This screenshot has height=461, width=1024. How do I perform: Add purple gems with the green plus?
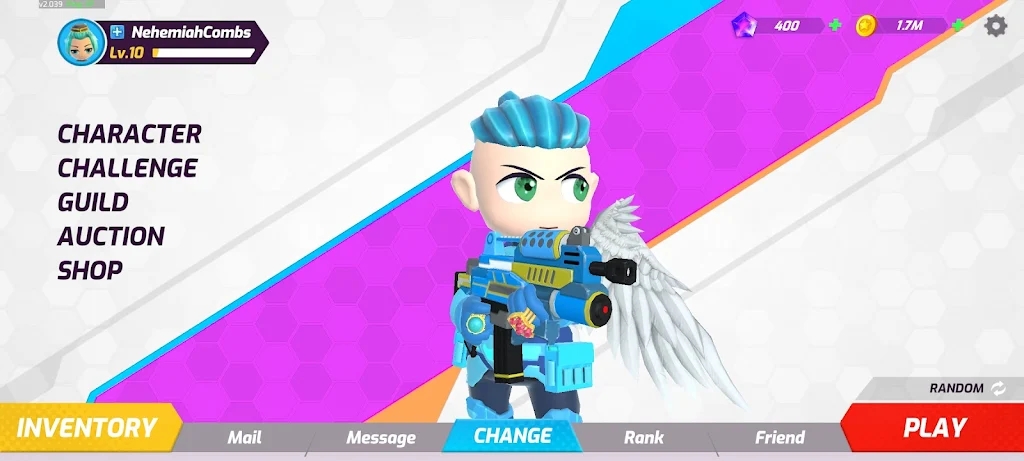click(835, 25)
